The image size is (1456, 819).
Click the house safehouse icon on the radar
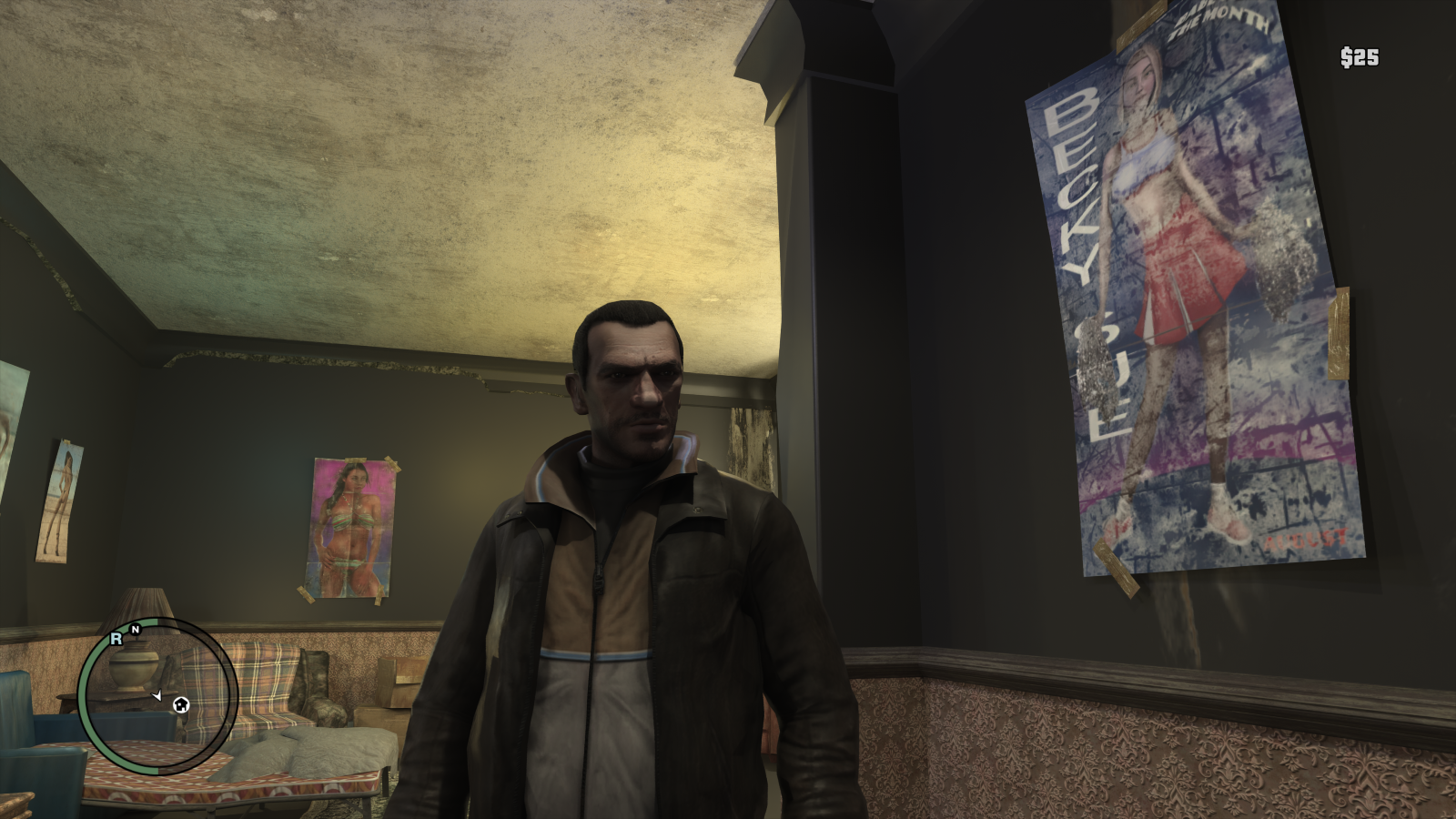(x=183, y=705)
